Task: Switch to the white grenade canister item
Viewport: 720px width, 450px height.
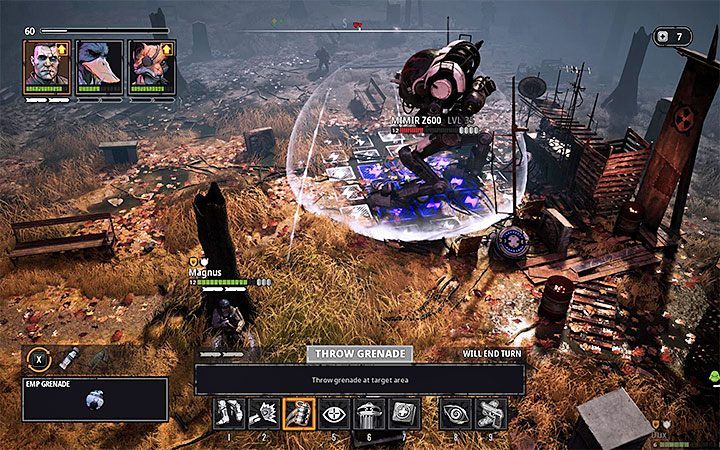Action: click(x=68, y=359)
